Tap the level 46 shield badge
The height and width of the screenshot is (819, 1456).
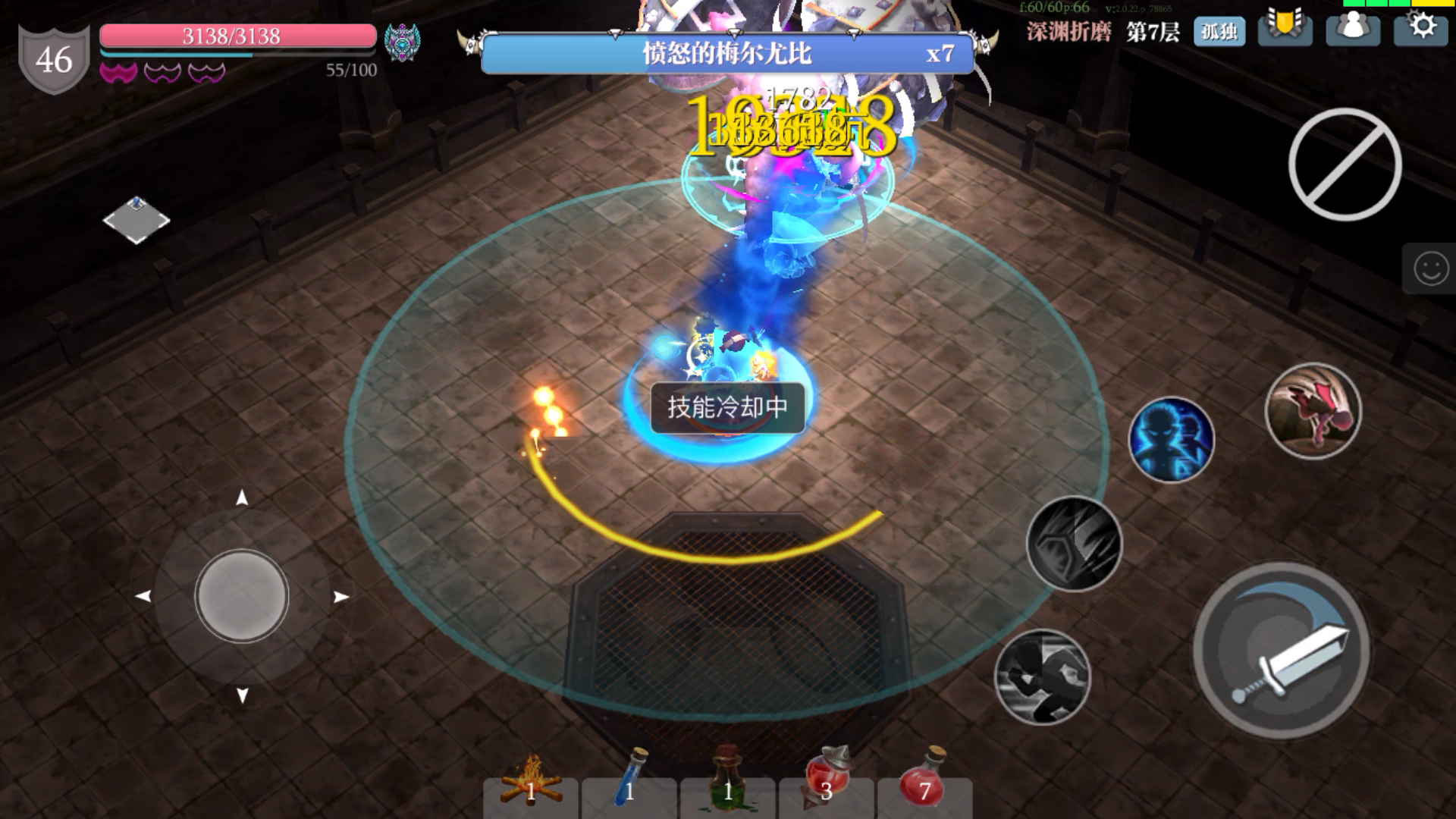pyautogui.click(x=53, y=53)
